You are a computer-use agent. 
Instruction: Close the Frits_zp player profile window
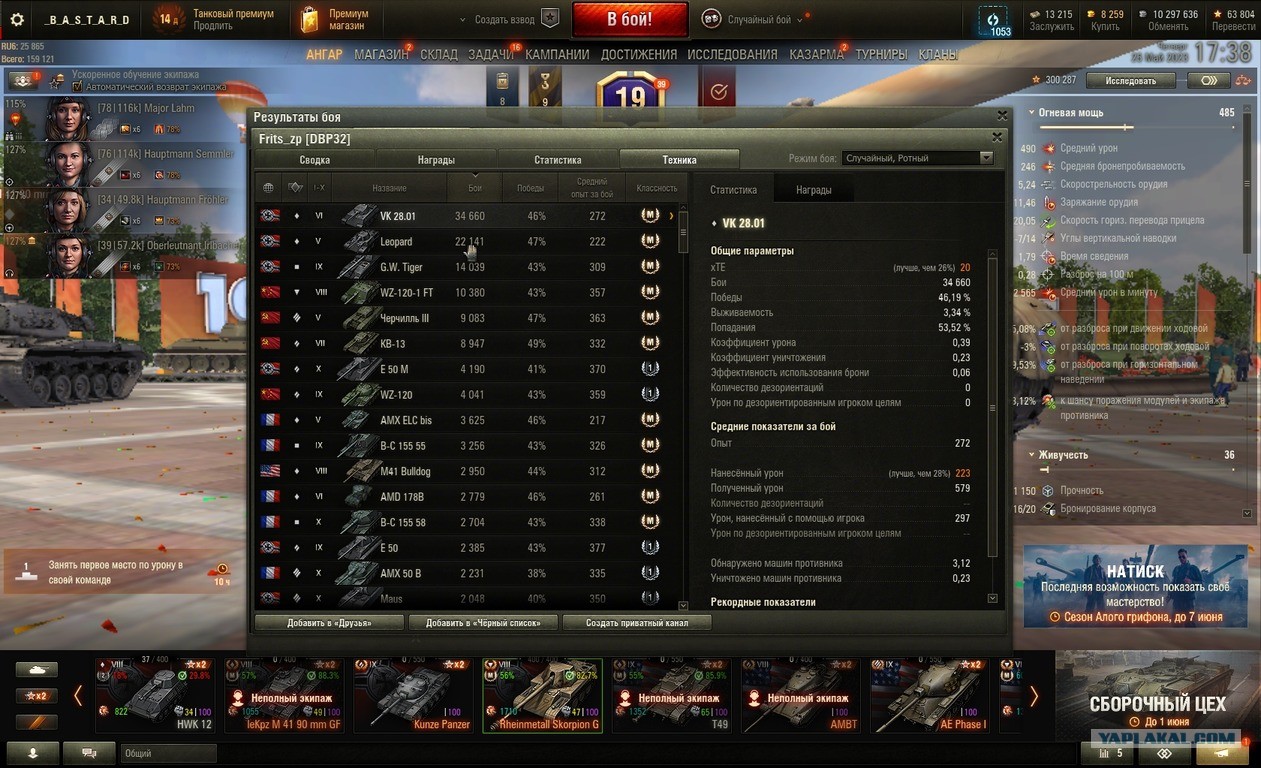coord(996,138)
